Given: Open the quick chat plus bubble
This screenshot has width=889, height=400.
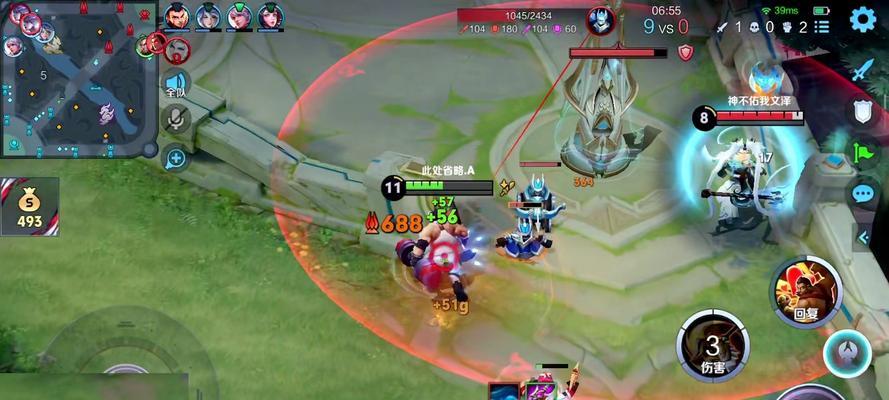Looking at the screenshot, I should tap(176, 157).
